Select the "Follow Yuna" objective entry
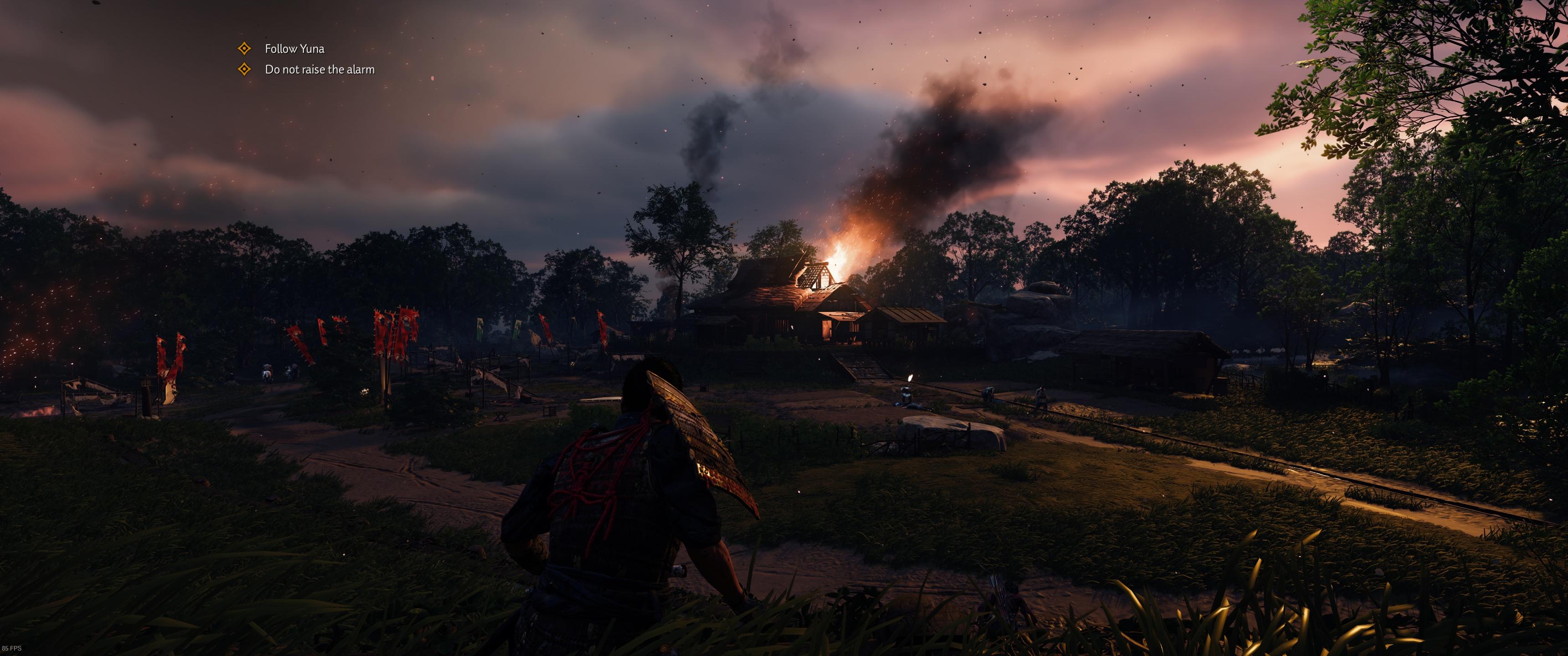Viewport: 1568px width, 656px height. coord(294,49)
